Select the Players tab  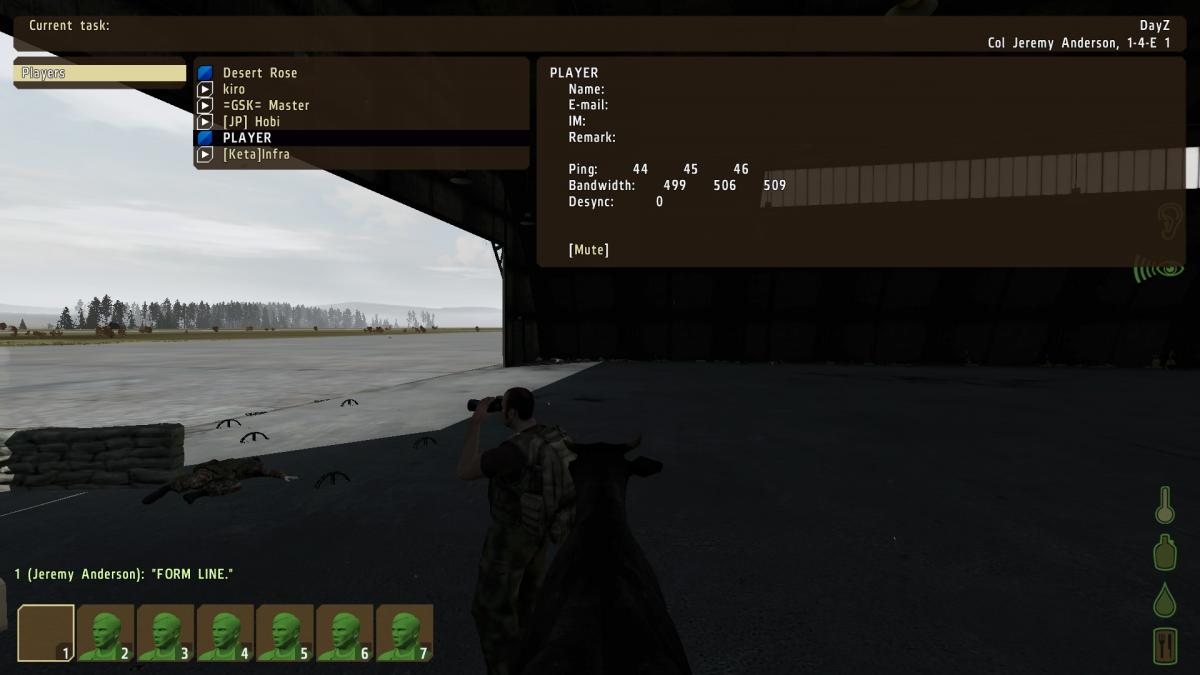tap(100, 73)
